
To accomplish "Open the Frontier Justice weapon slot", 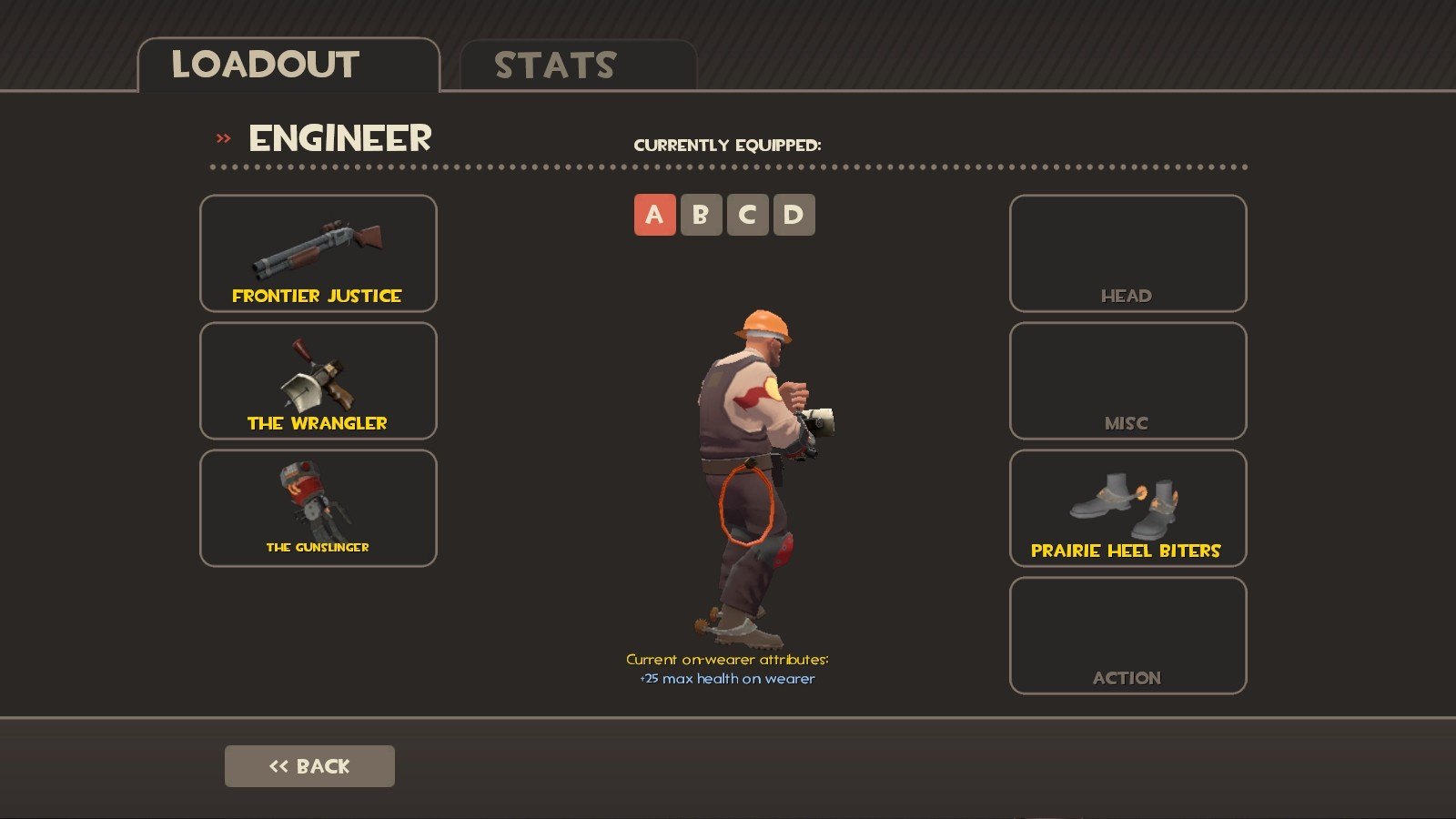I will [x=318, y=253].
